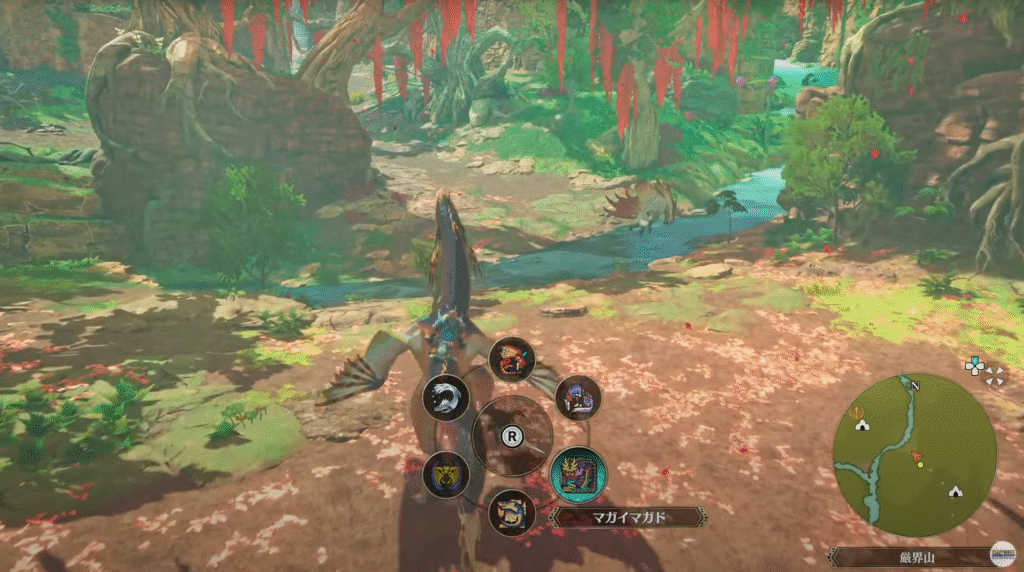The width and height of the screenshot is (1024, 572).
Task: Choose the red Rathalos monster icon
Action: click(512, 360)
